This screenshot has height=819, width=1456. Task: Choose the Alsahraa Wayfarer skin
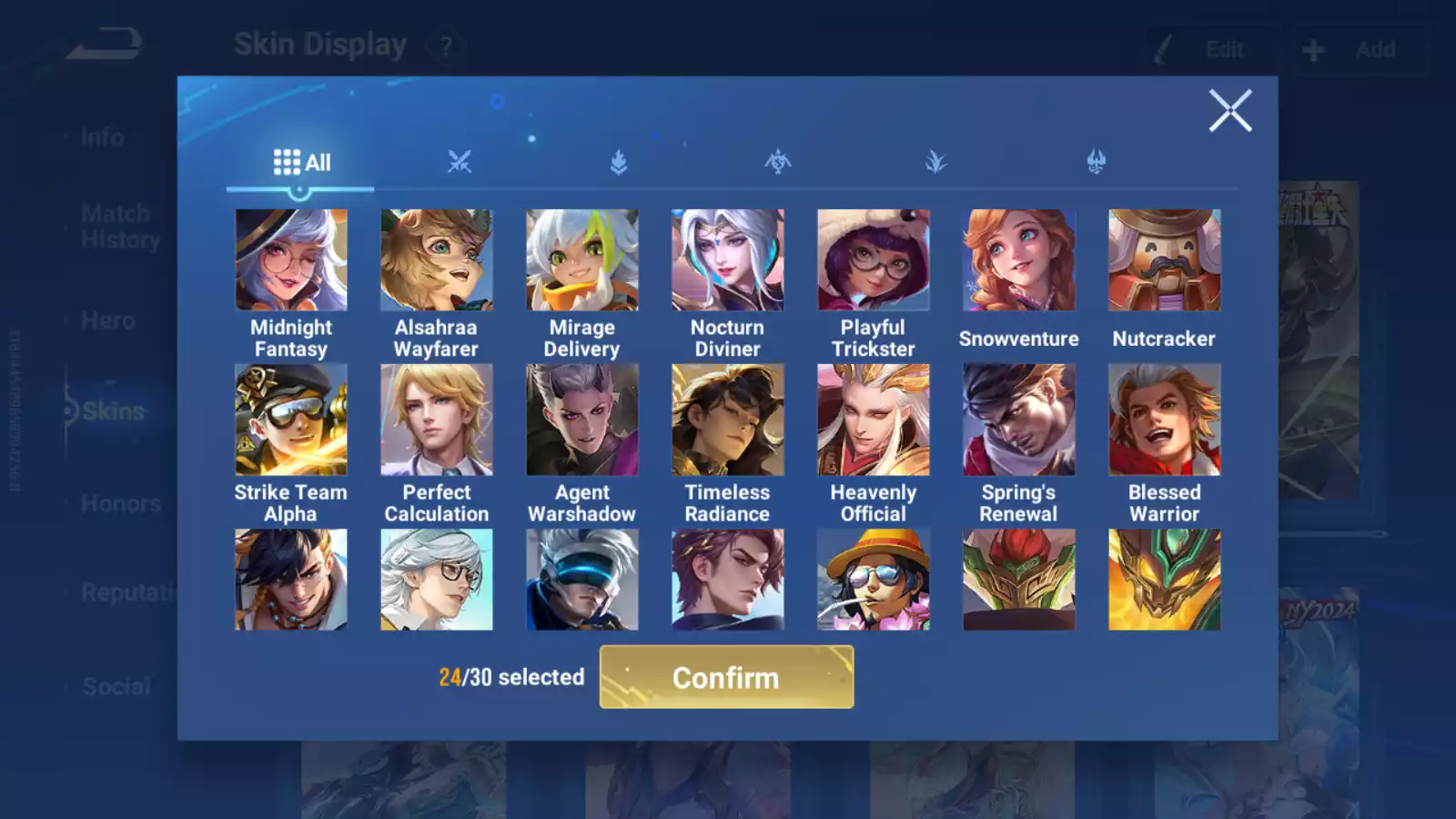437,261
